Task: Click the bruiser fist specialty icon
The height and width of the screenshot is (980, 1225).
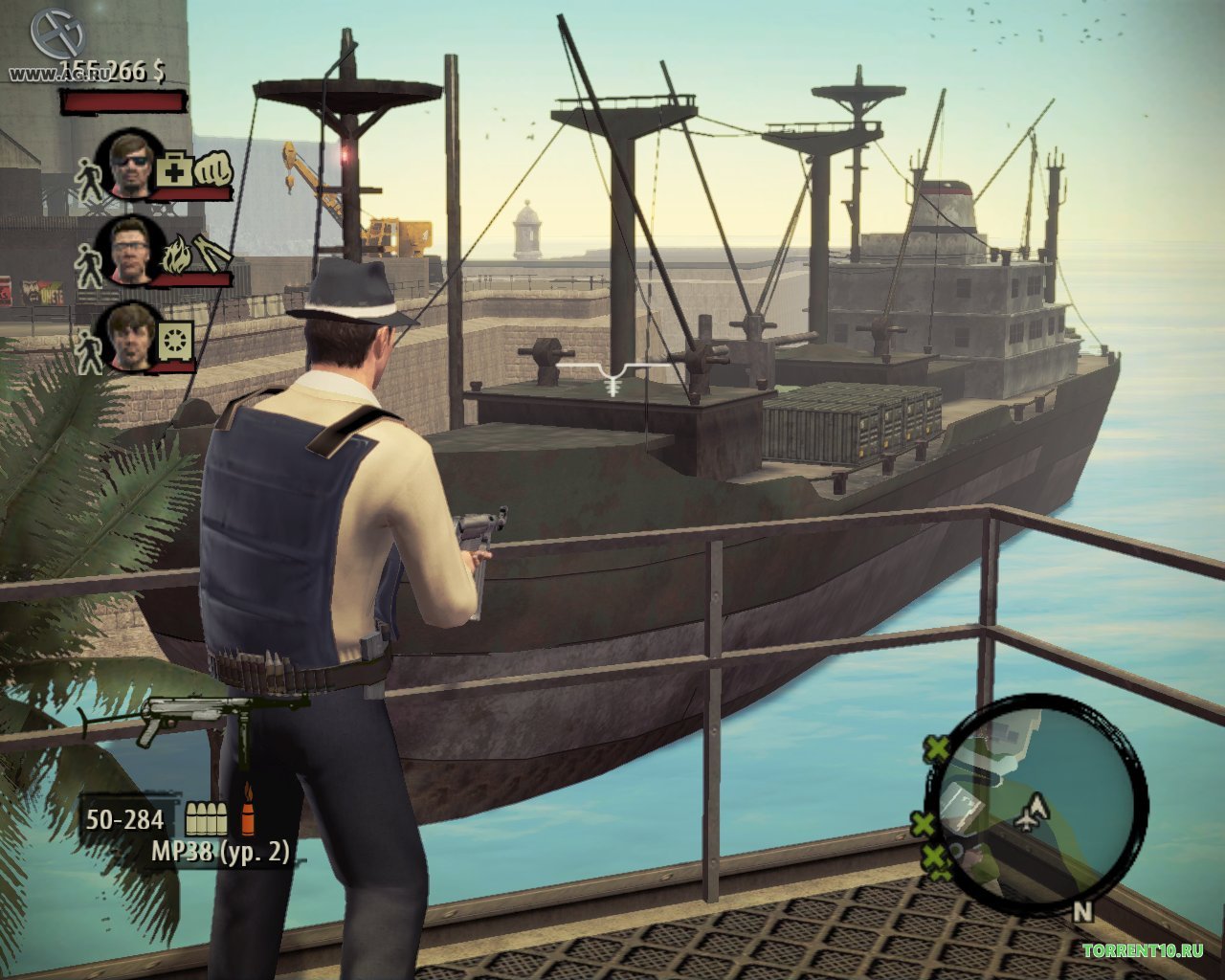Action: tap(212, 170)
